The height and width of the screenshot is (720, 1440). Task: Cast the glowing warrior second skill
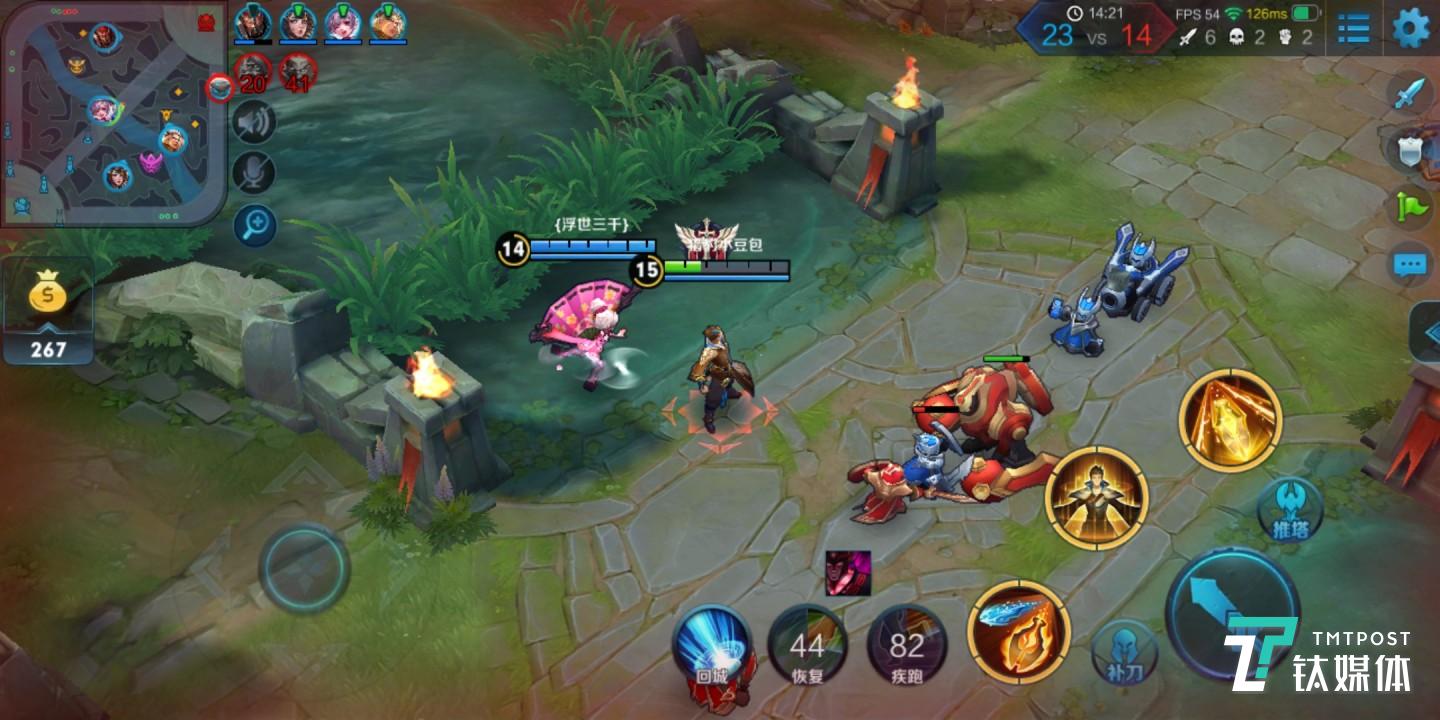1096,498
